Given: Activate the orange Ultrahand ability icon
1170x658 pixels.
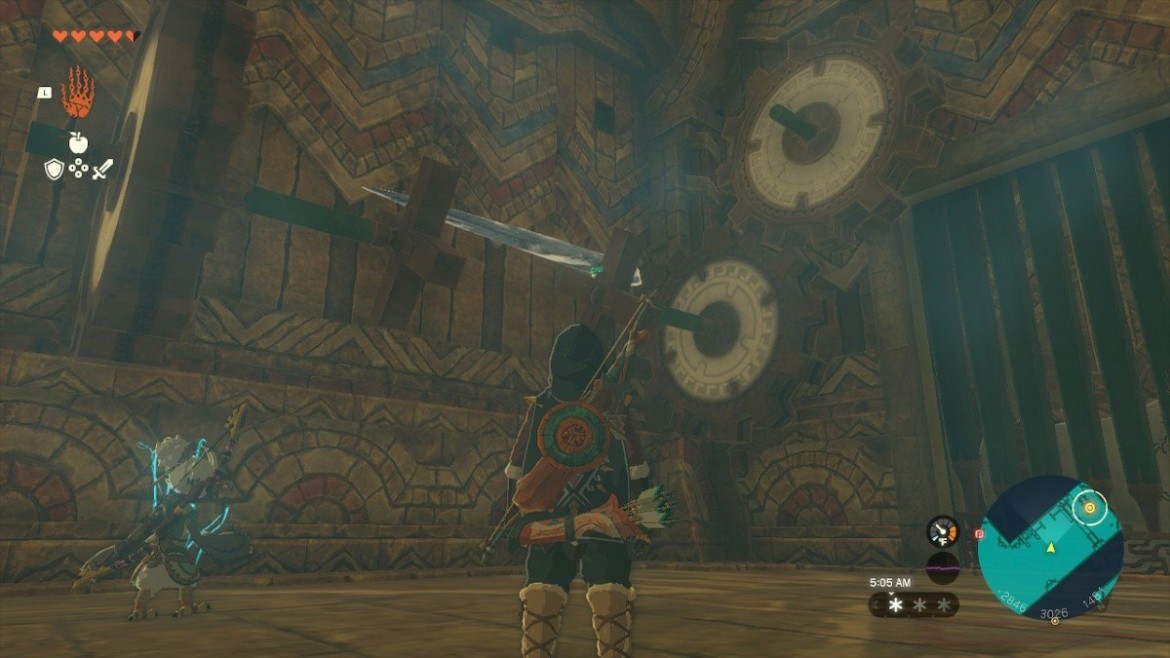Looking at the screenshot, I should click(x=77, y=95).
